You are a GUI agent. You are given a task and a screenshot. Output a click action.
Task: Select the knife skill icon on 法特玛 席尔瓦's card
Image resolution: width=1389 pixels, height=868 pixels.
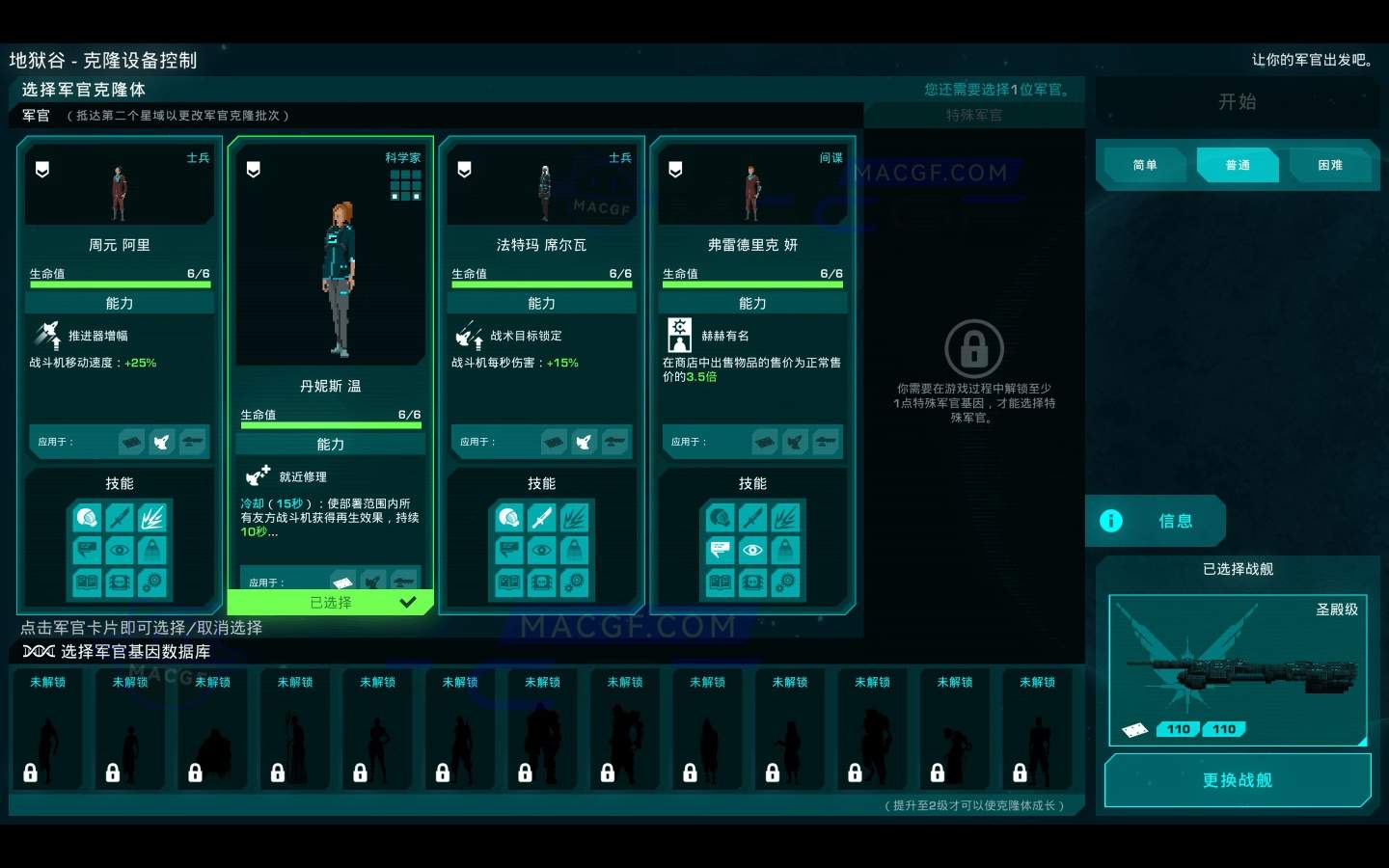pos(541,518)
